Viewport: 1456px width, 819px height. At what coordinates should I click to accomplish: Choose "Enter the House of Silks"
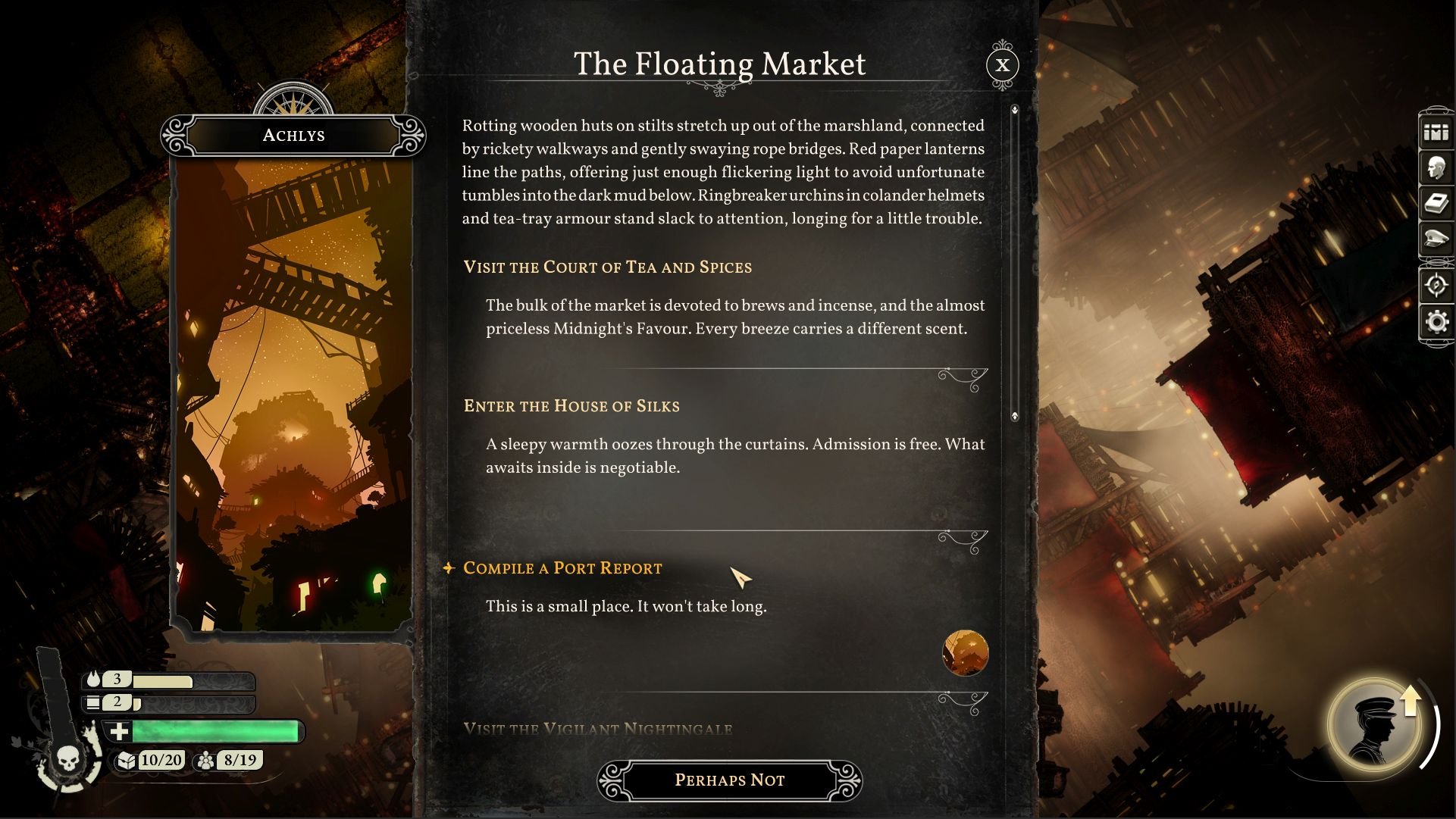(571, 407)
